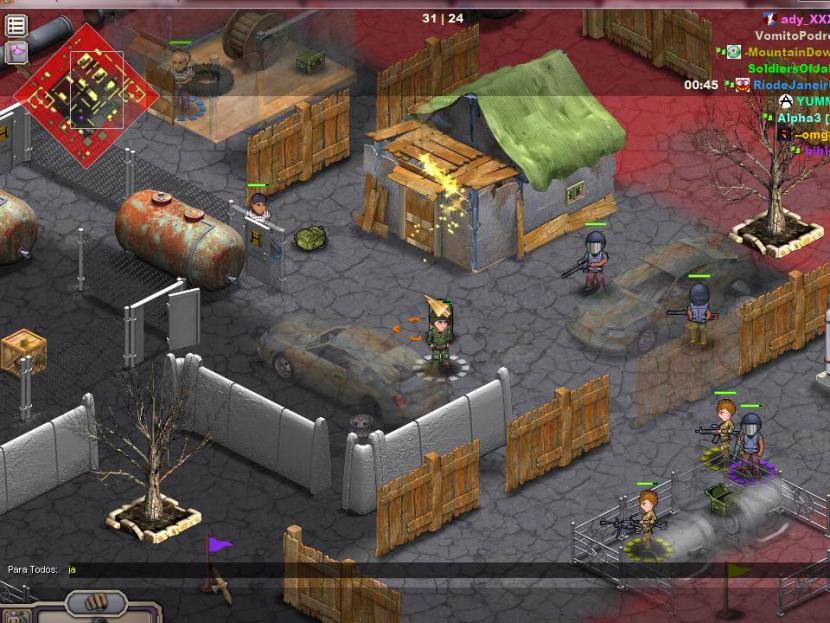The height and width of the screenshot is (623, 830).
Task: Open the list menu icon
Action: click(x=16, y=25)
